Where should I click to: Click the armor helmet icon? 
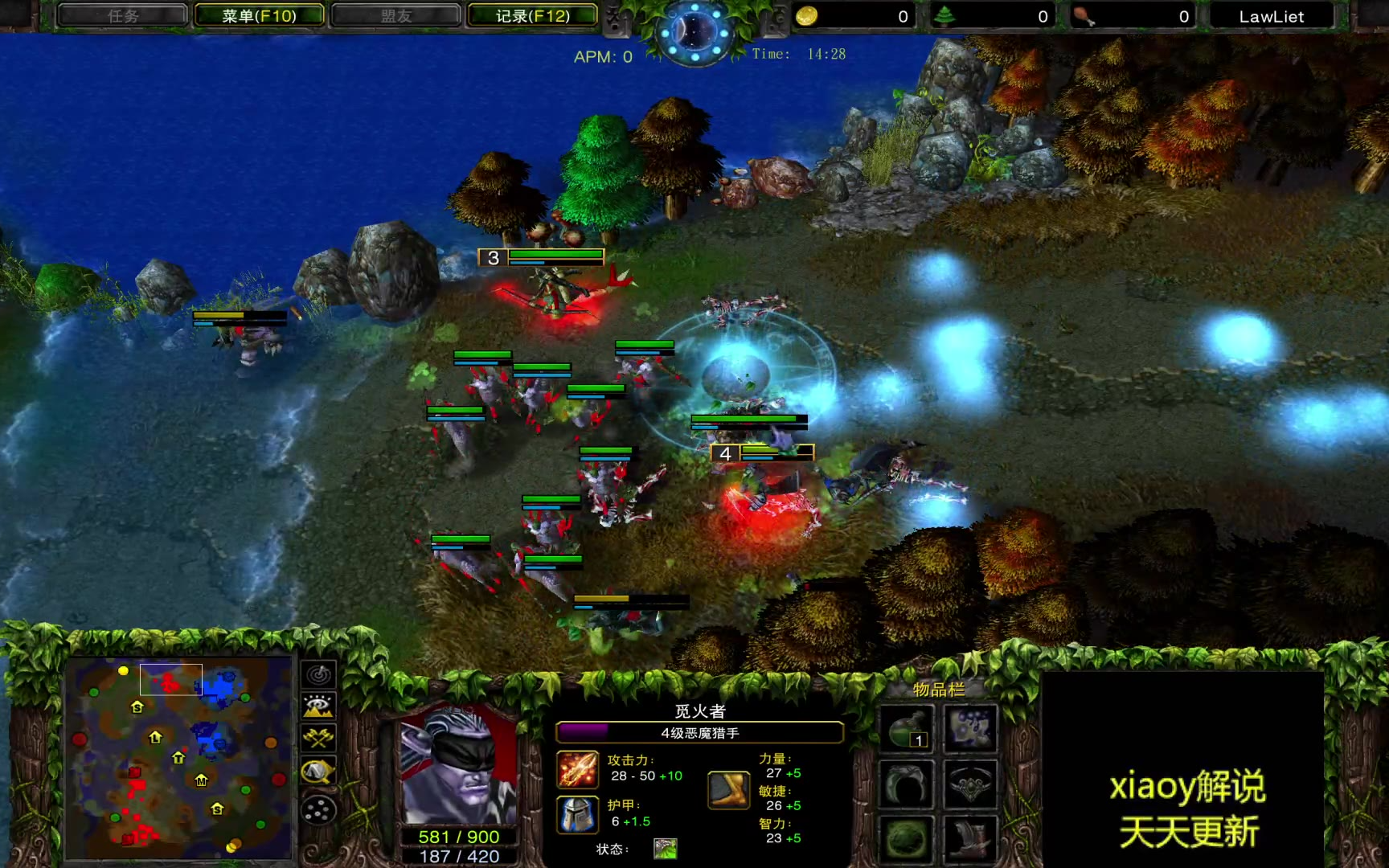[578, 814]
